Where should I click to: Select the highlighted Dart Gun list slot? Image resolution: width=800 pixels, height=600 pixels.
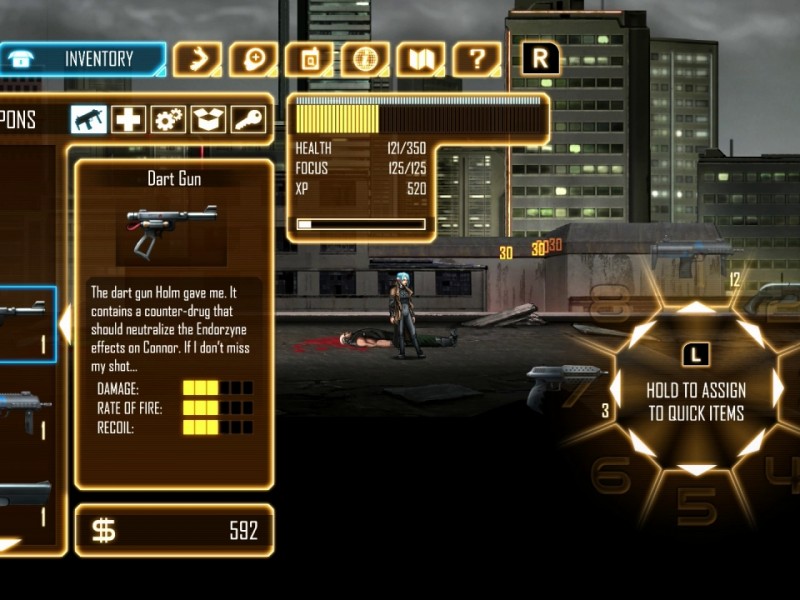point(26,324)
